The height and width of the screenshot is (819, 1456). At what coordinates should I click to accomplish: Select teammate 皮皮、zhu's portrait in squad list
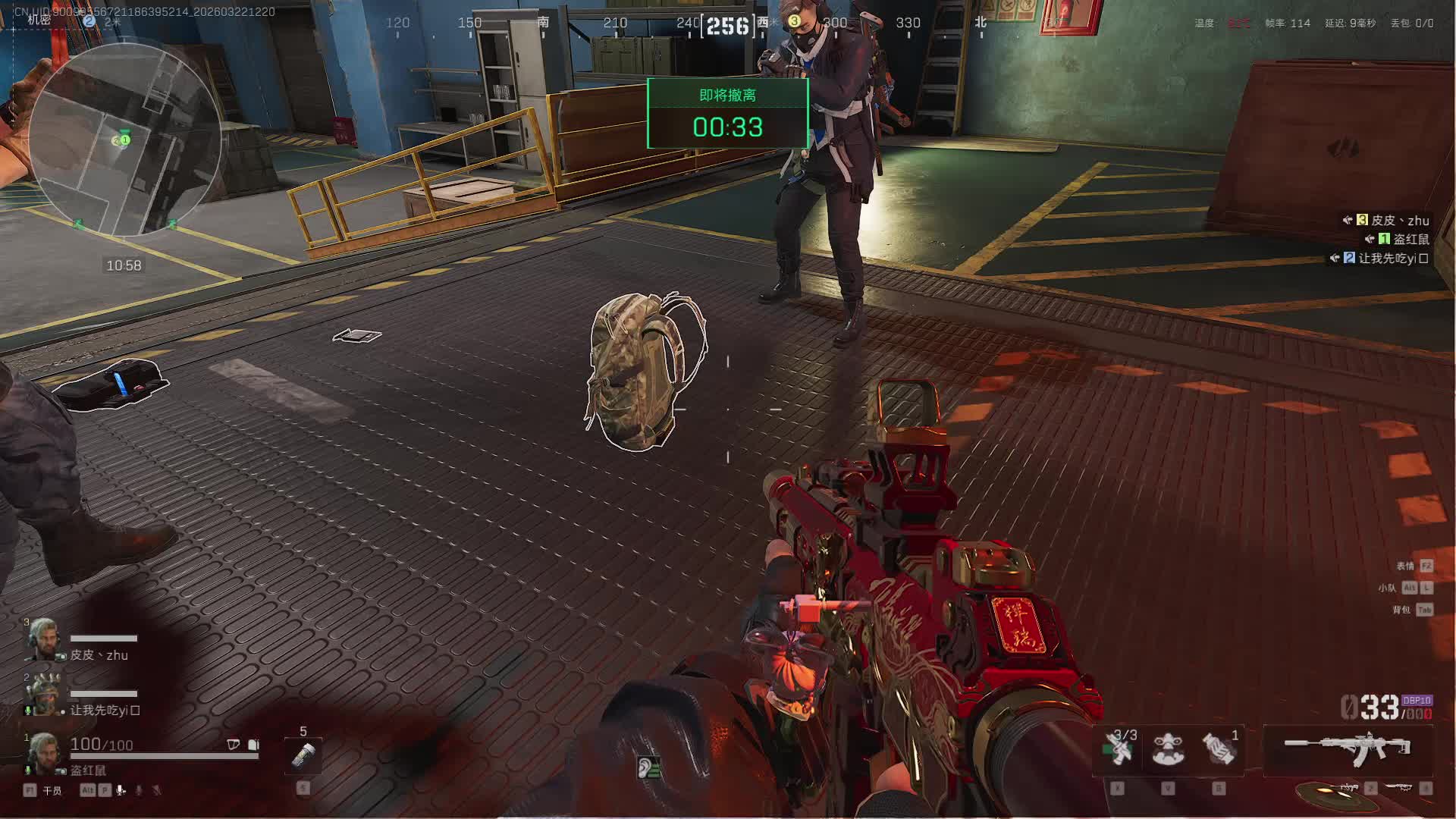(x=43, y=639)
